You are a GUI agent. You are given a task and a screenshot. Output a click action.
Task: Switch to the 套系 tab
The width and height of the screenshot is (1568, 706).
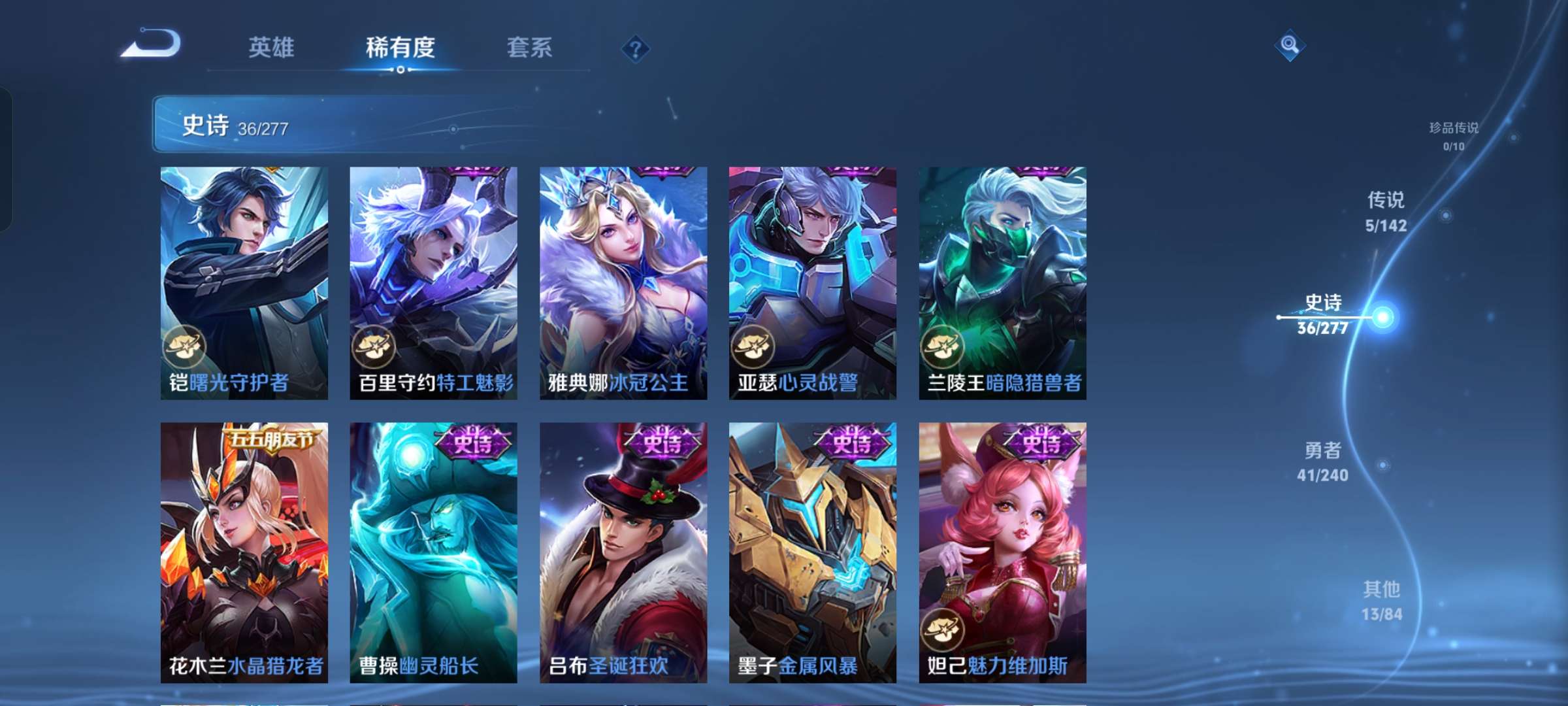coord(529,47)
